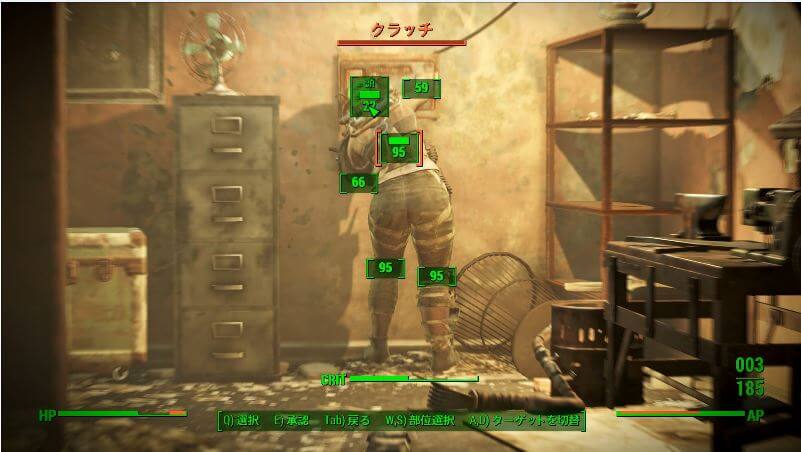Select the torso target showing 95
801x452 pixels.
pos(399,148)
